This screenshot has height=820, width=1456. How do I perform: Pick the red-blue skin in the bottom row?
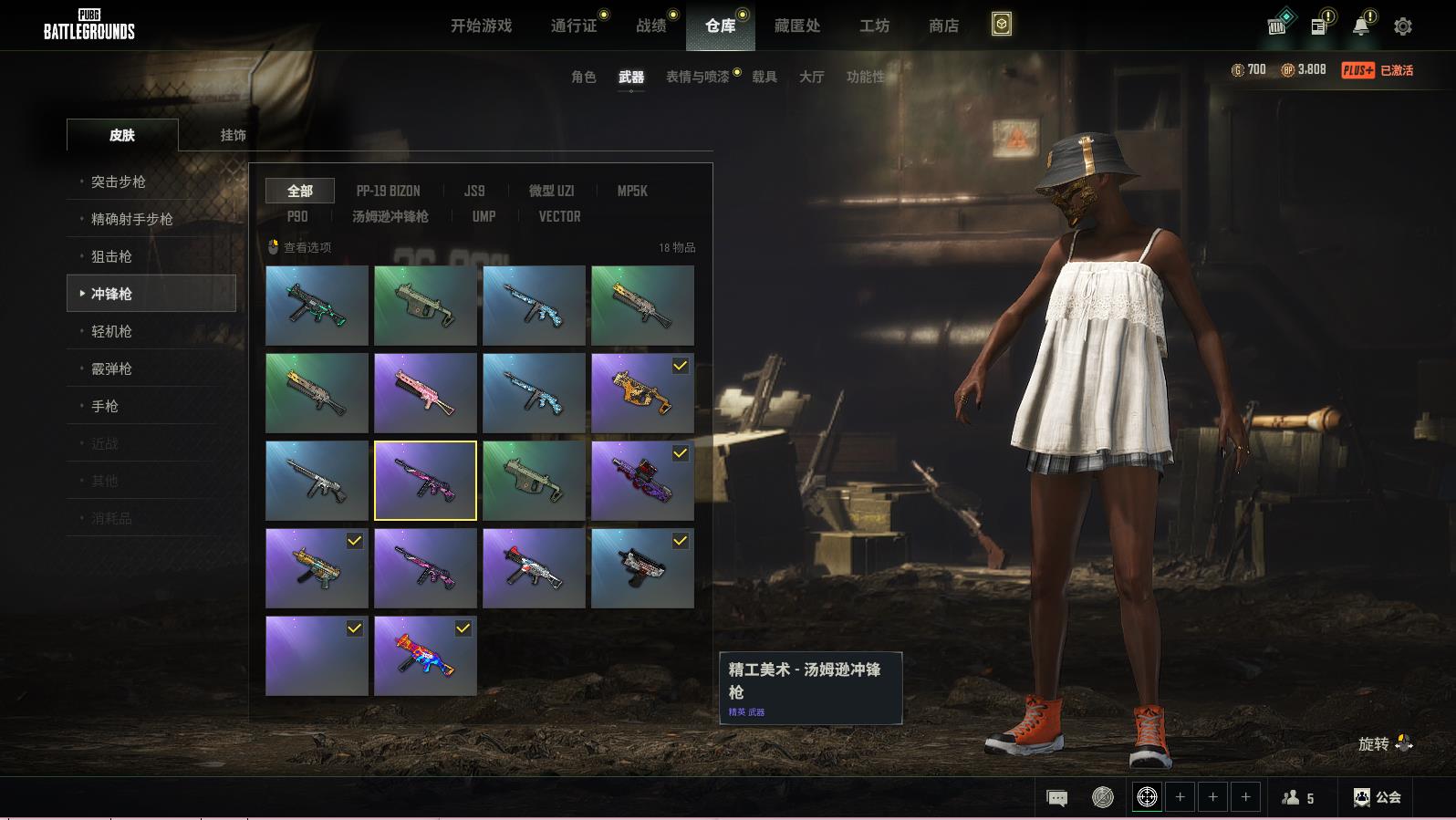pyautogui.click(x=425, y=656)
